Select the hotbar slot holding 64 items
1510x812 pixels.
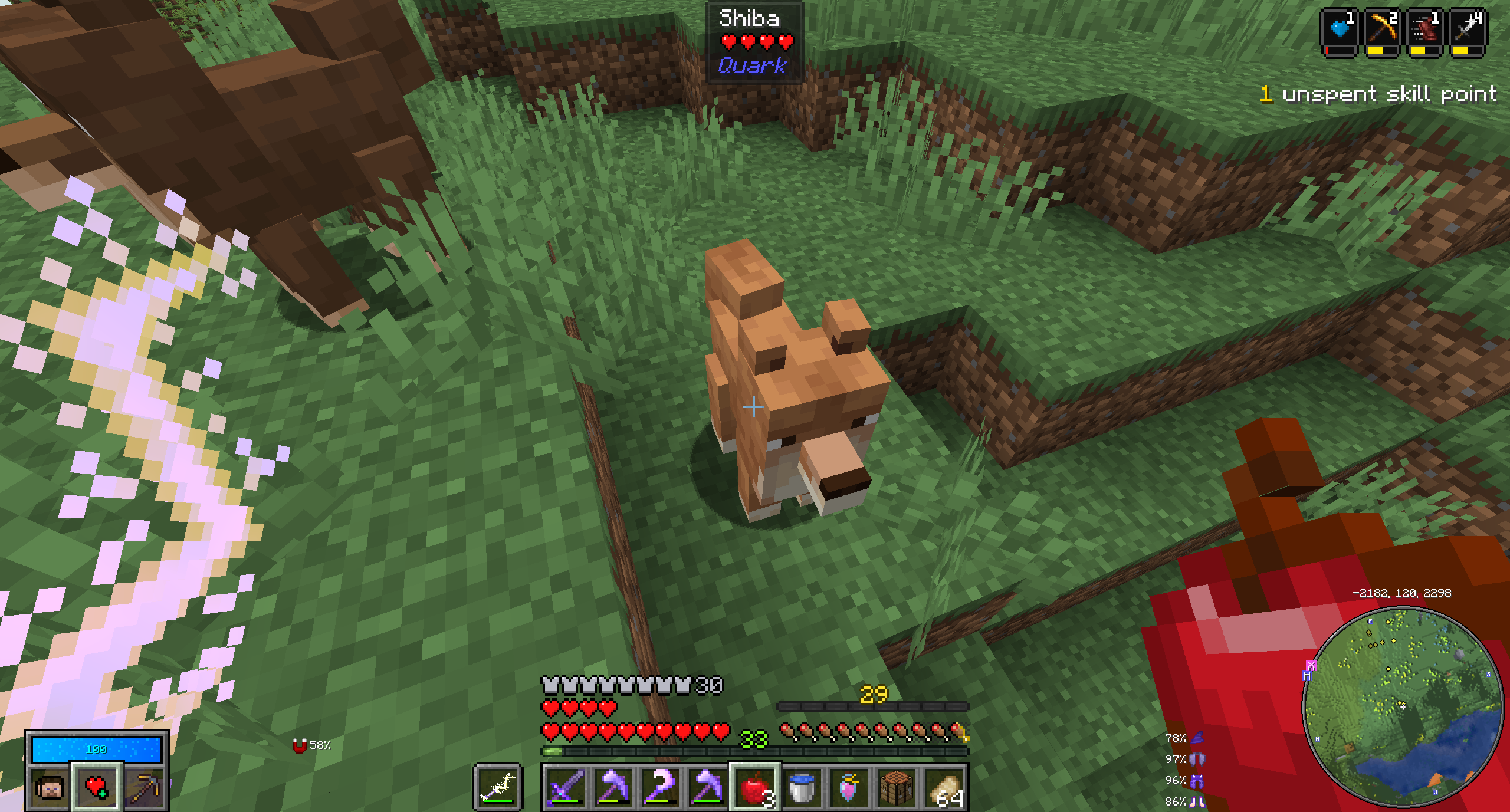945,787
